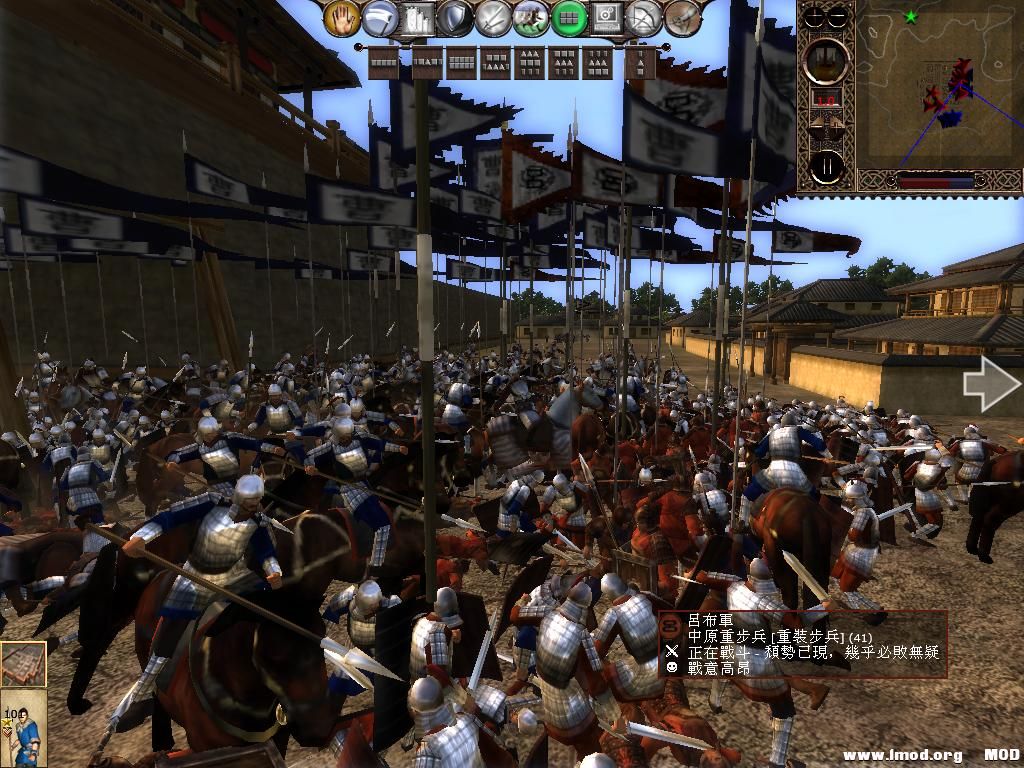Pause the battle with the pause button
The height and width of the screenshot is (768, 1024).
[x=826, y=166]
